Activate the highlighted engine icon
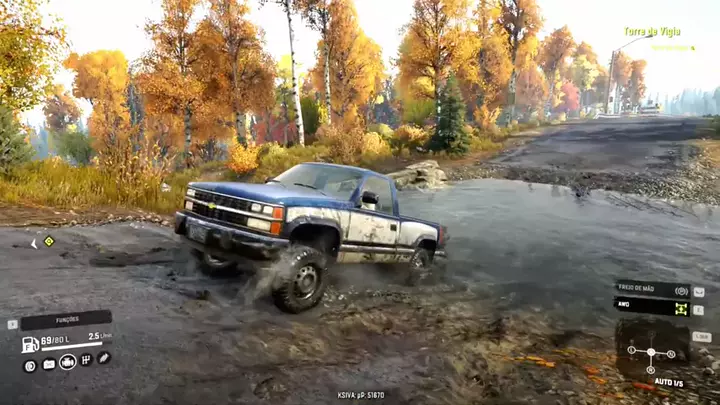 68,362
